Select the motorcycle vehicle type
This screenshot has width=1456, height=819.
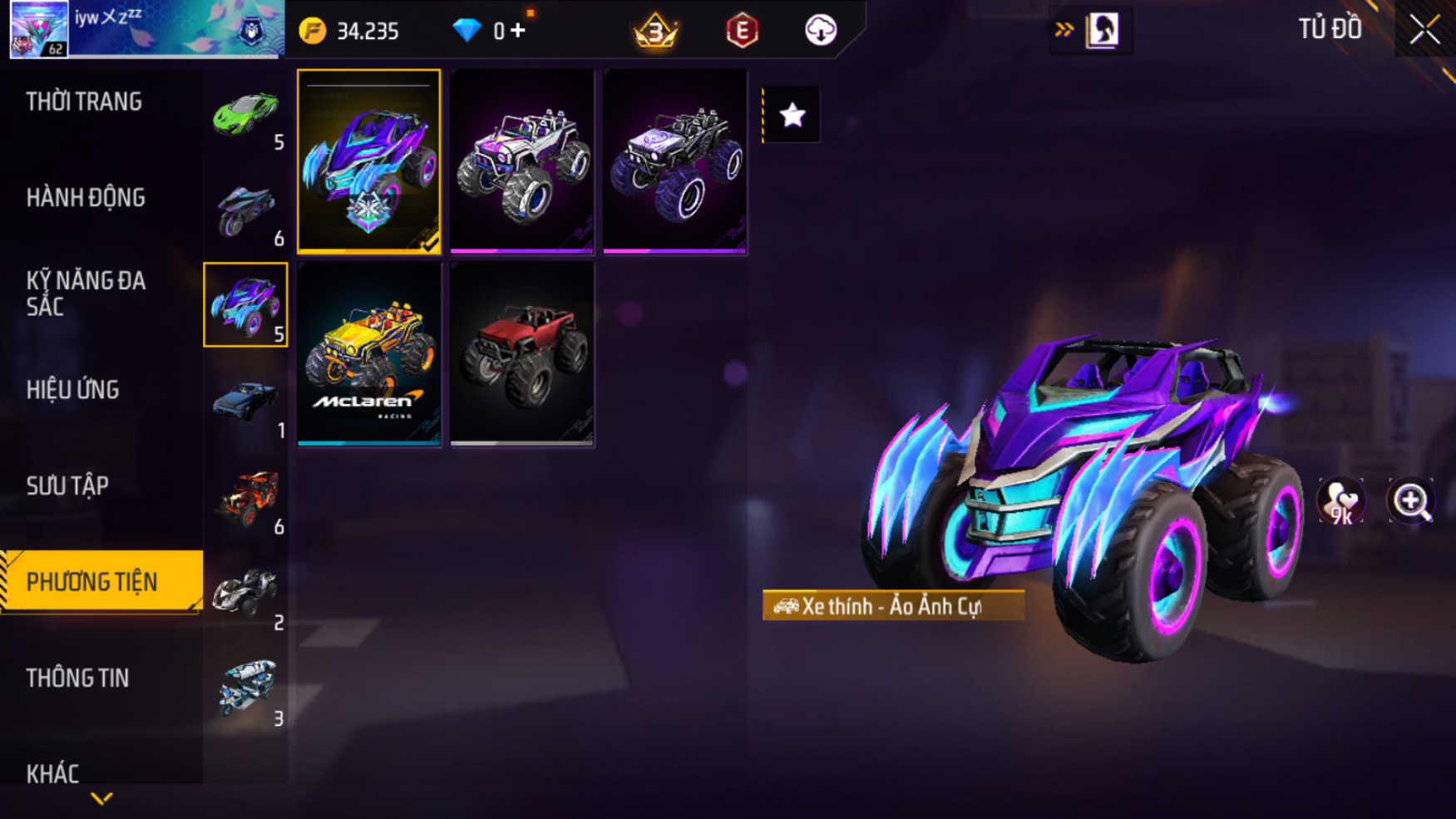click(245, 210)
